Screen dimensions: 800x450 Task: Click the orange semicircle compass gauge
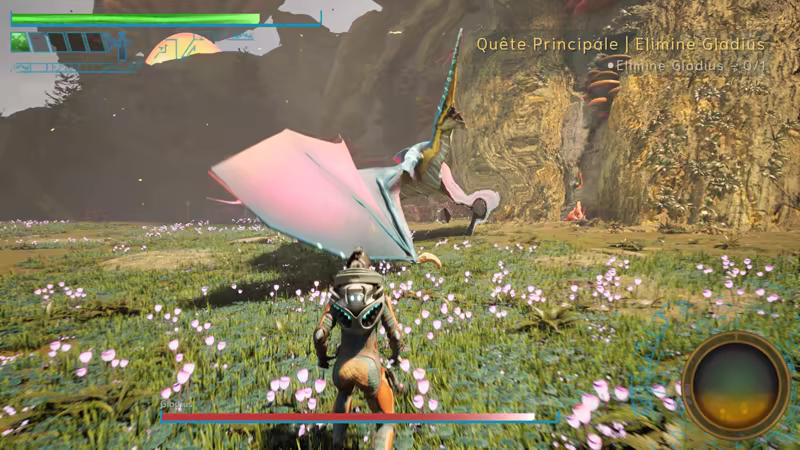[182, 50]
